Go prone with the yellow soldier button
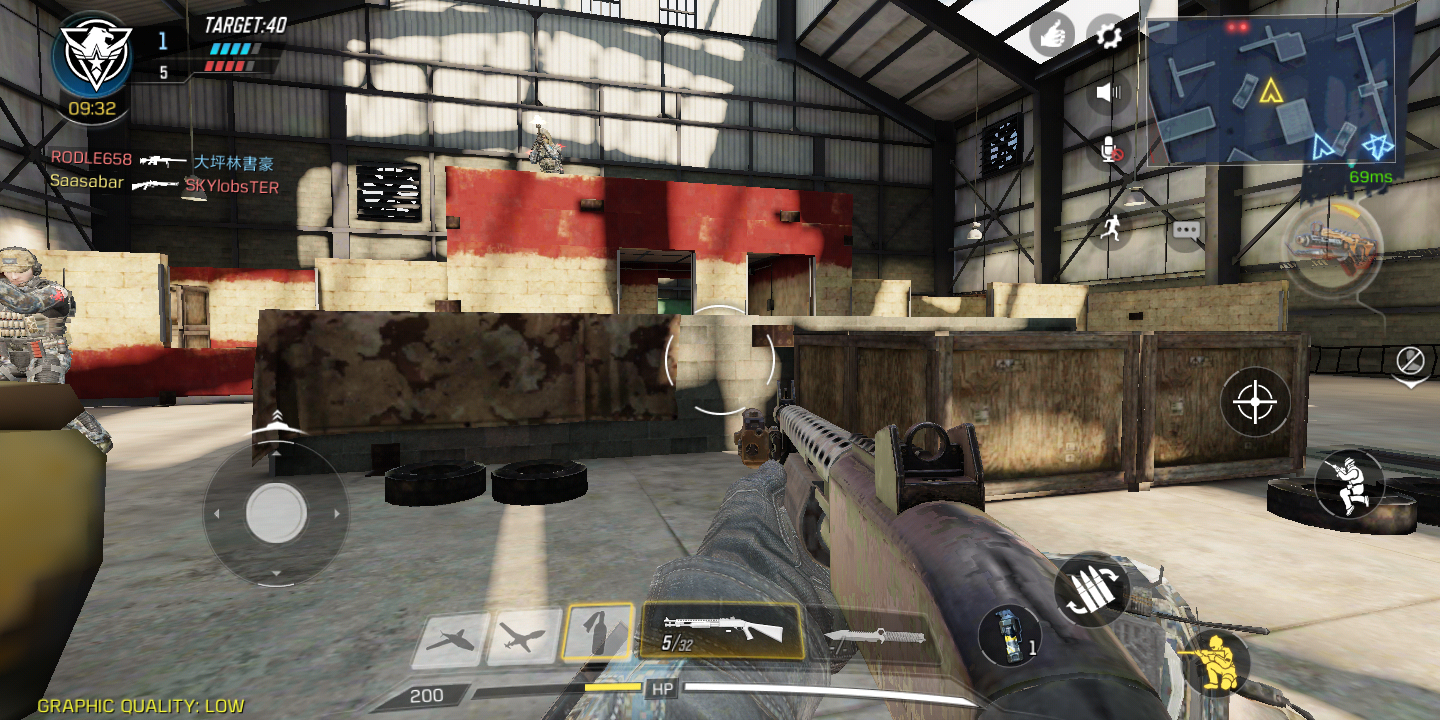The image size is (1440, 720). click(1214, 661)
